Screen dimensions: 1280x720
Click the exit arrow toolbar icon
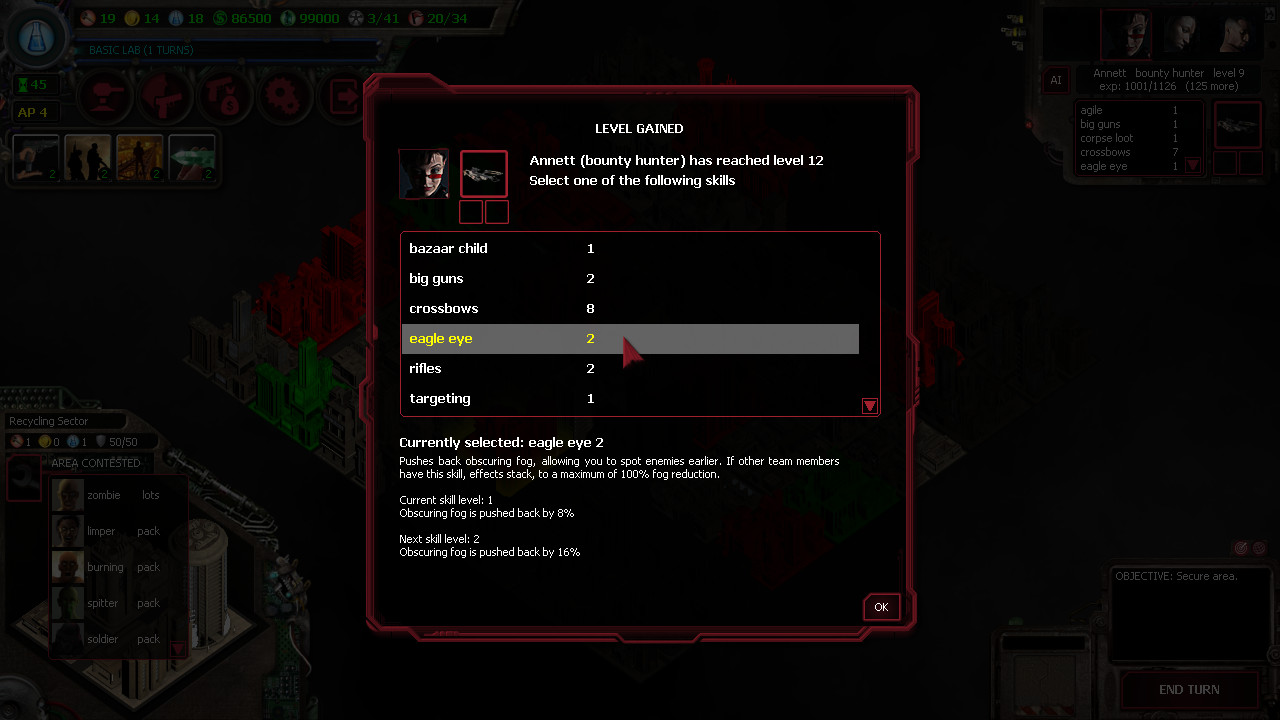(344, 96)
